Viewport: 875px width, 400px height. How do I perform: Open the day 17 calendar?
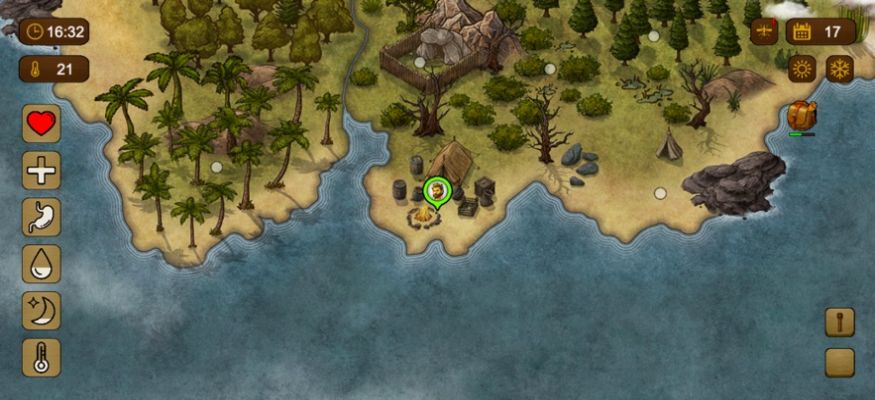[820, 31]
